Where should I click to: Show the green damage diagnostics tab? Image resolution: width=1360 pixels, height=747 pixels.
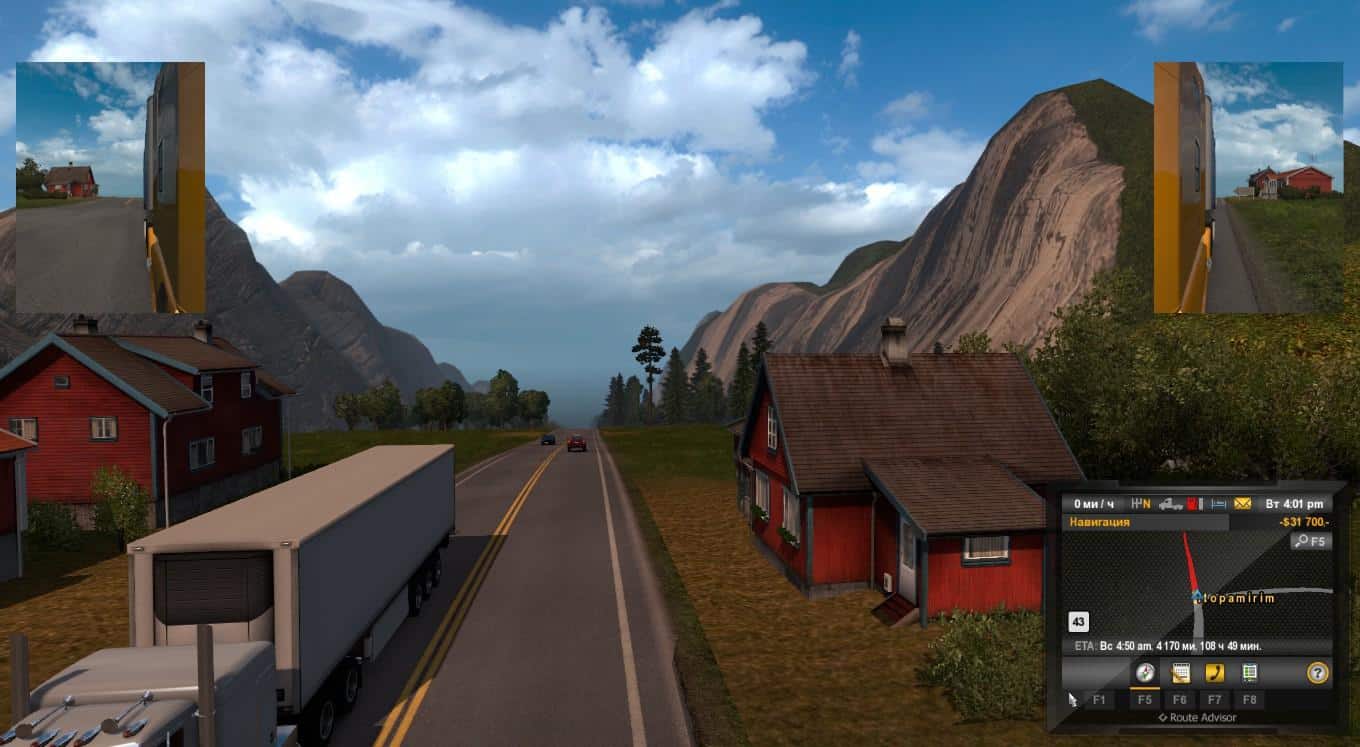click(x=1249, y=673)
